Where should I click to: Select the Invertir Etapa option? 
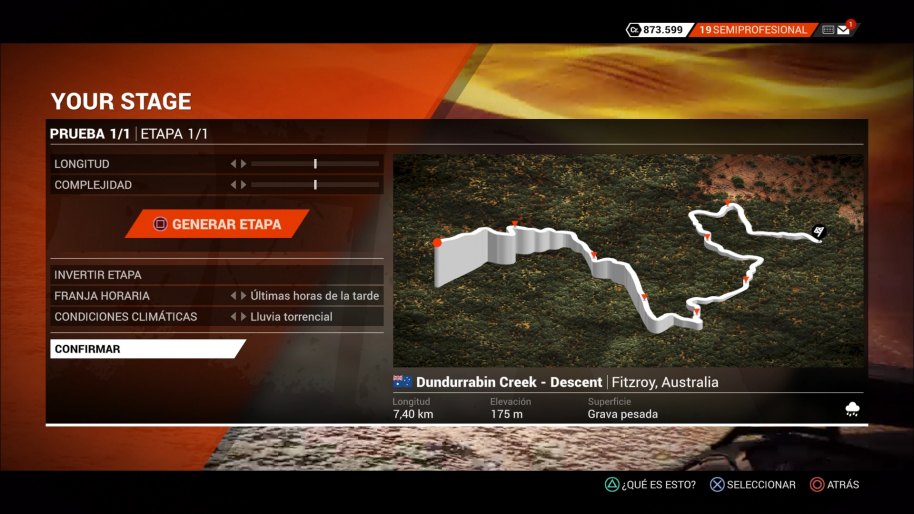[216, 275]
